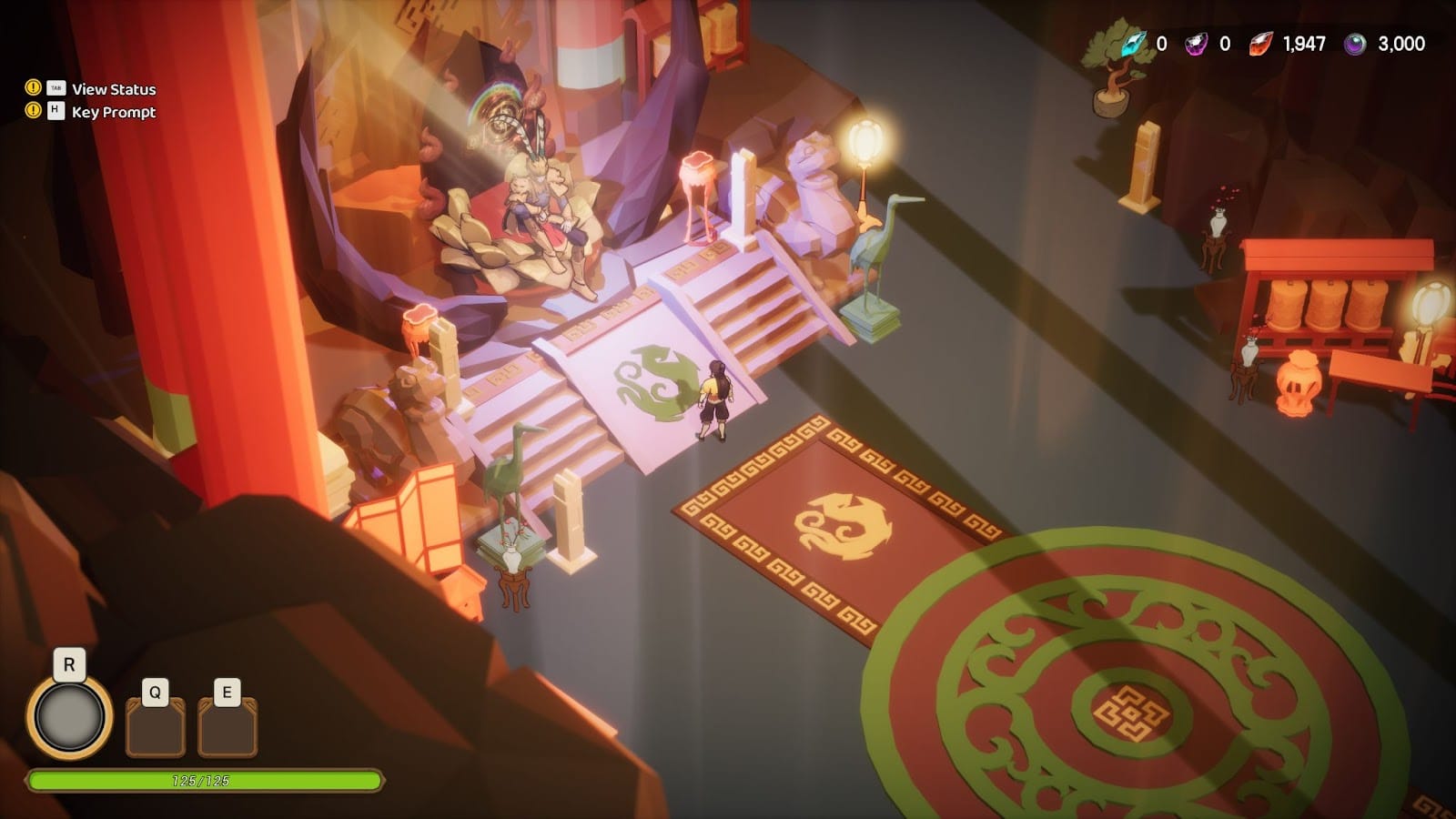Open View Status via its label
The image size is (1456, 819).
coord(114,90)
